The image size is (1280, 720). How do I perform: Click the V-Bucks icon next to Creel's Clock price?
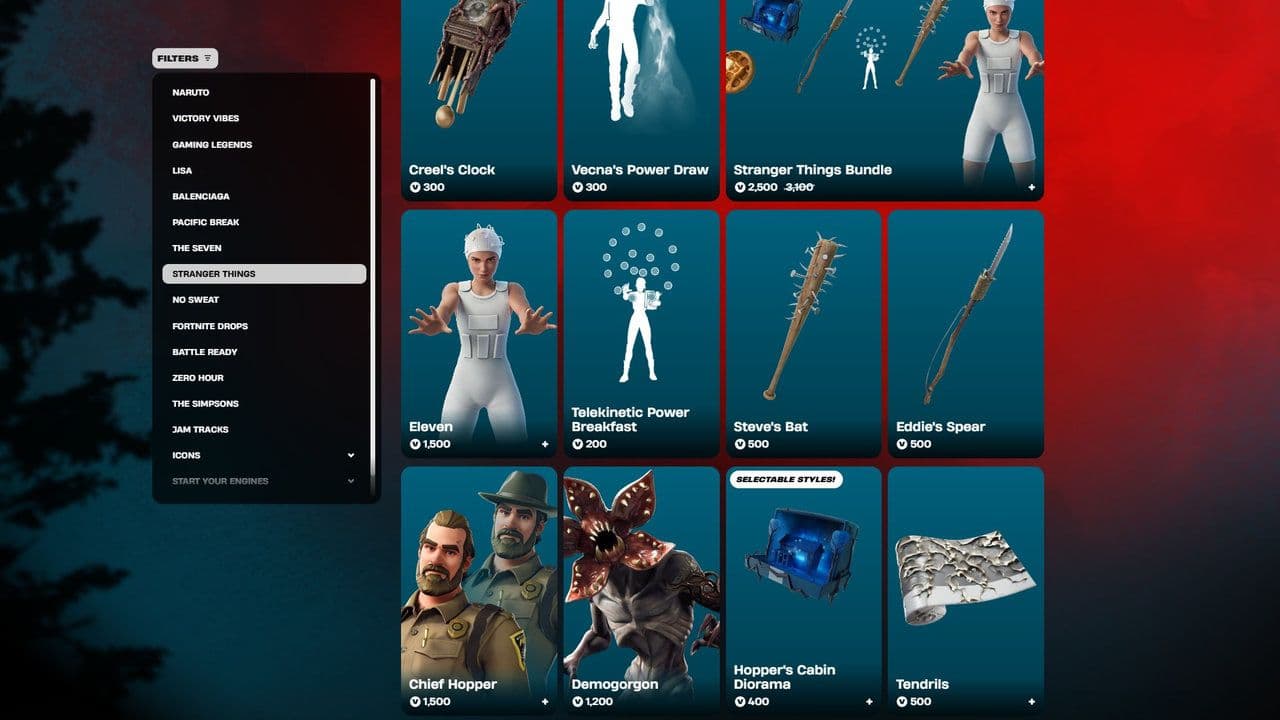point(416,187)
